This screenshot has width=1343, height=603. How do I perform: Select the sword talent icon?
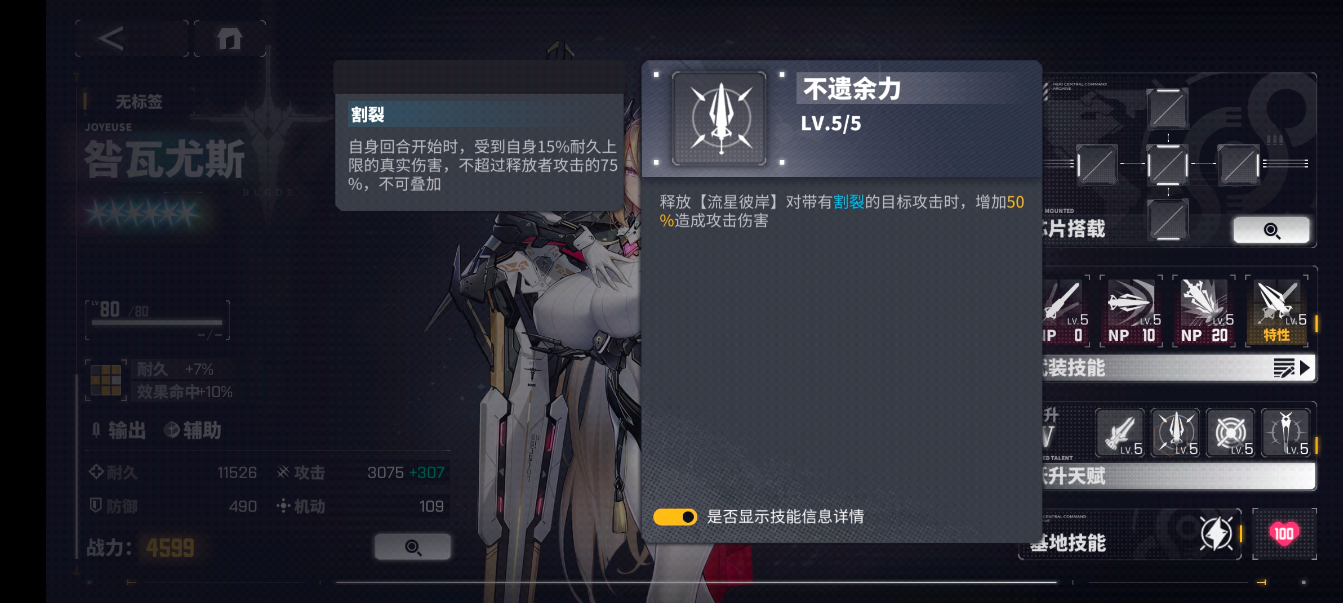(1120, 433)
